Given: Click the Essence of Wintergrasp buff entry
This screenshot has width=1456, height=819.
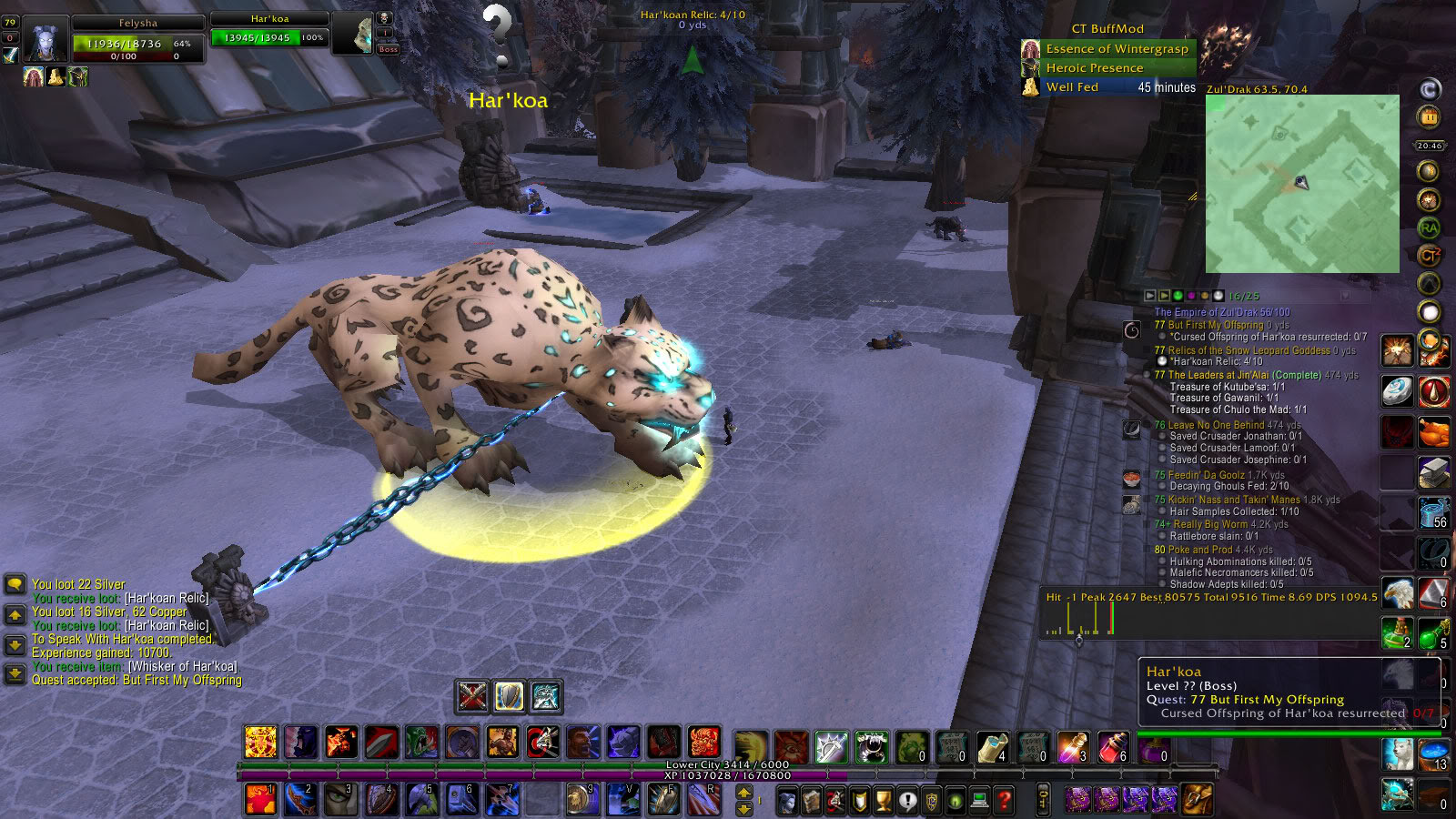Looking at the screenshot, I should tap(1117, 49).
